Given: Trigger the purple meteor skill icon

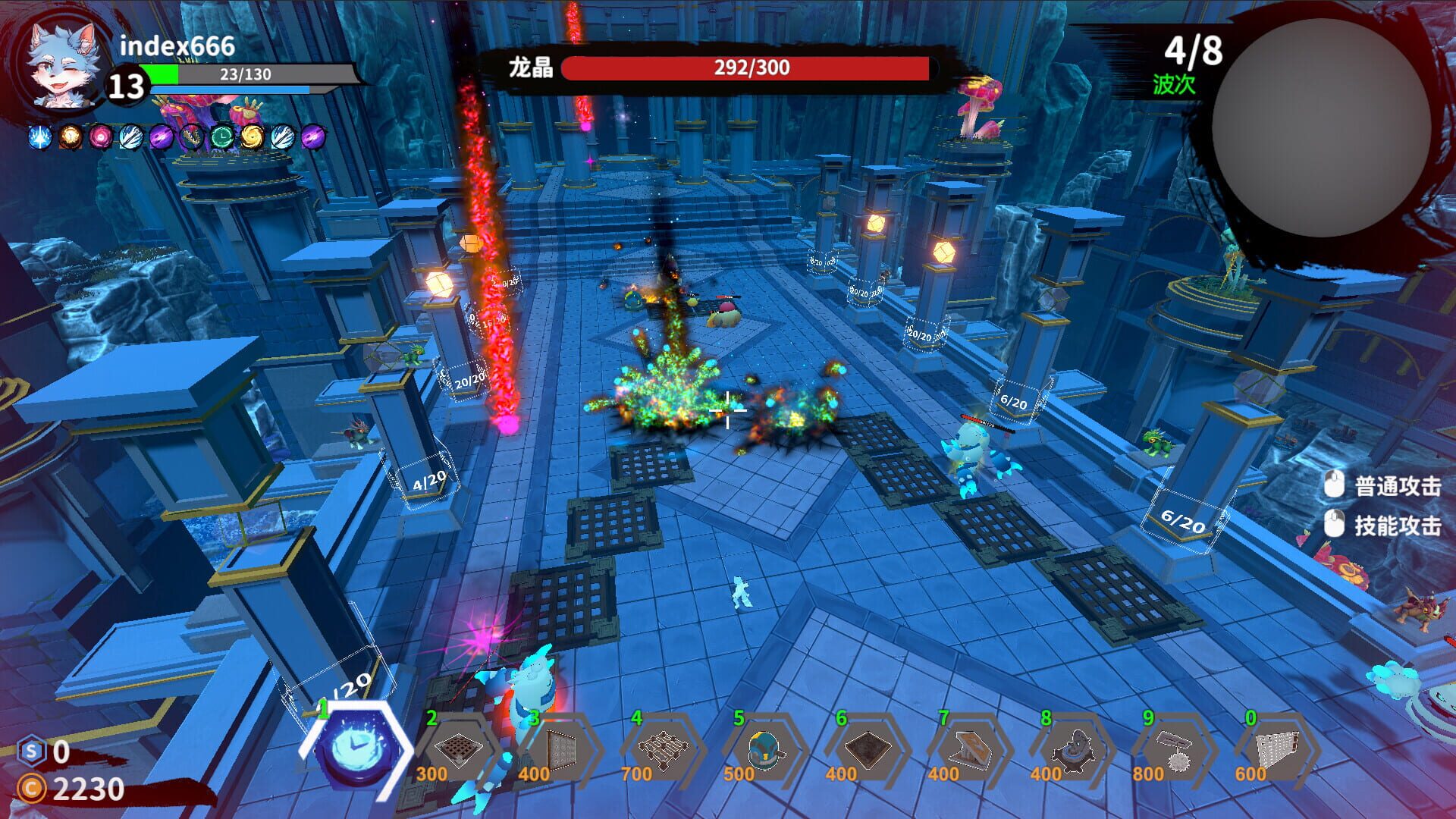Looking at the screenshot, I should [161, 136].
